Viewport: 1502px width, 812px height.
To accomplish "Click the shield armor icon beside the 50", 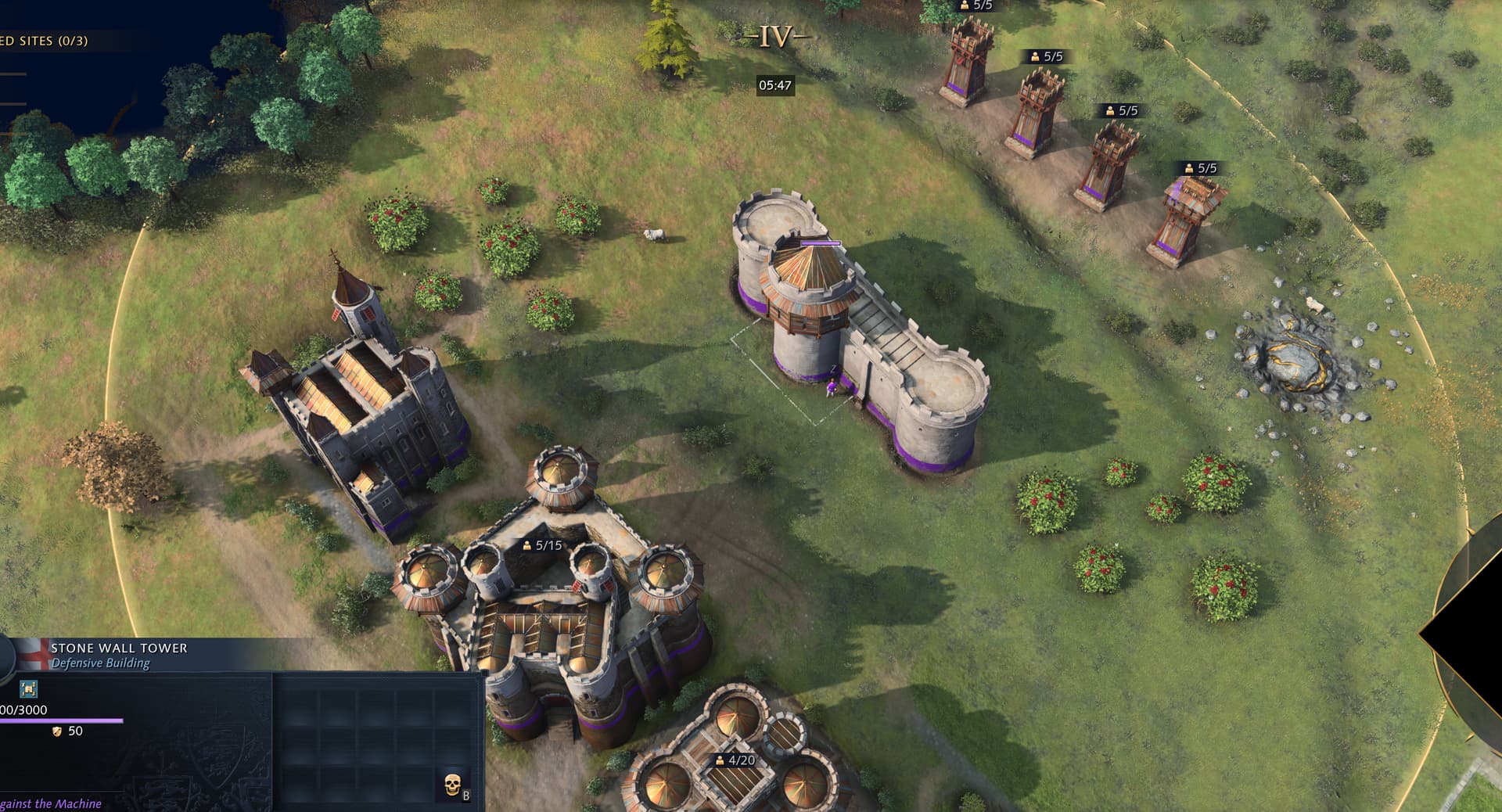I will pos(56,731).
